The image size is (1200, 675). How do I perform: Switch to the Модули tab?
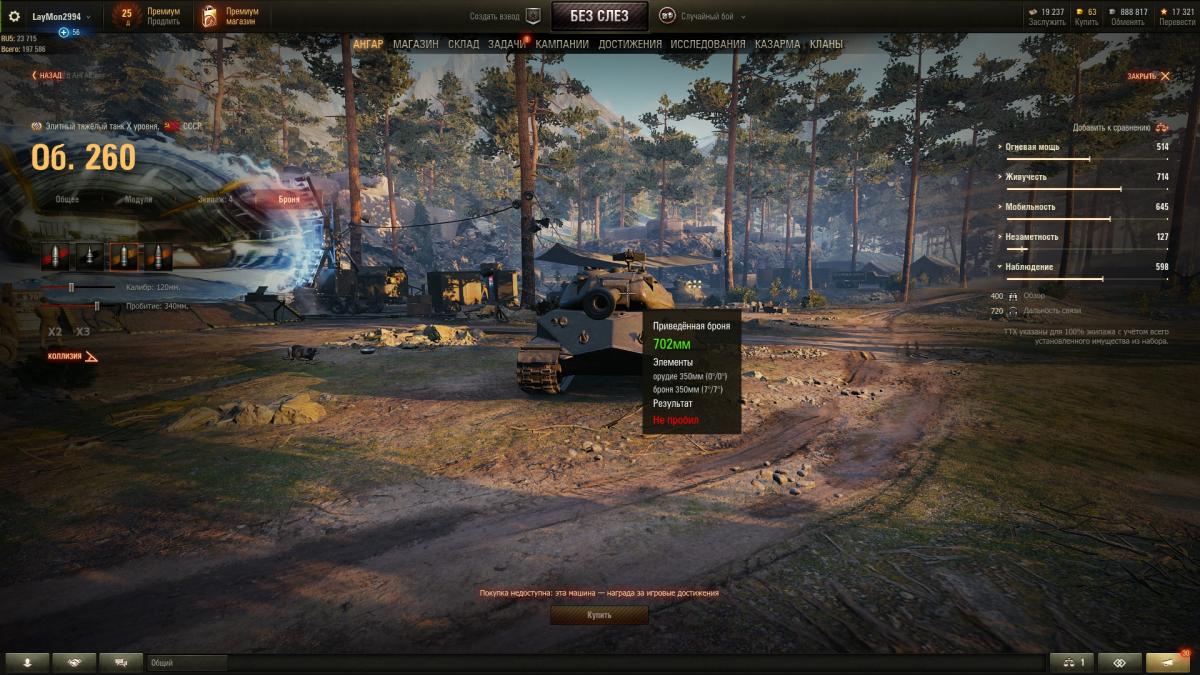pyautogui.click(x=139, y=199)
